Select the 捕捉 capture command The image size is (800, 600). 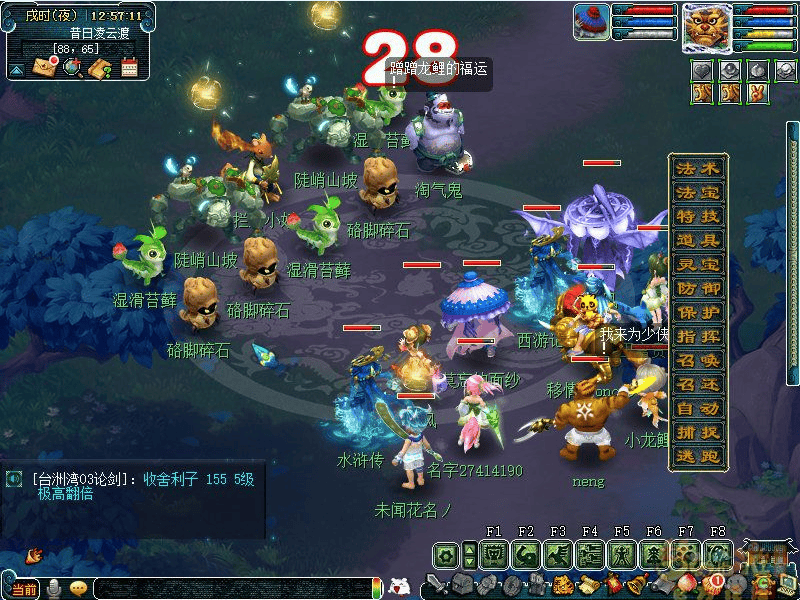697,432
